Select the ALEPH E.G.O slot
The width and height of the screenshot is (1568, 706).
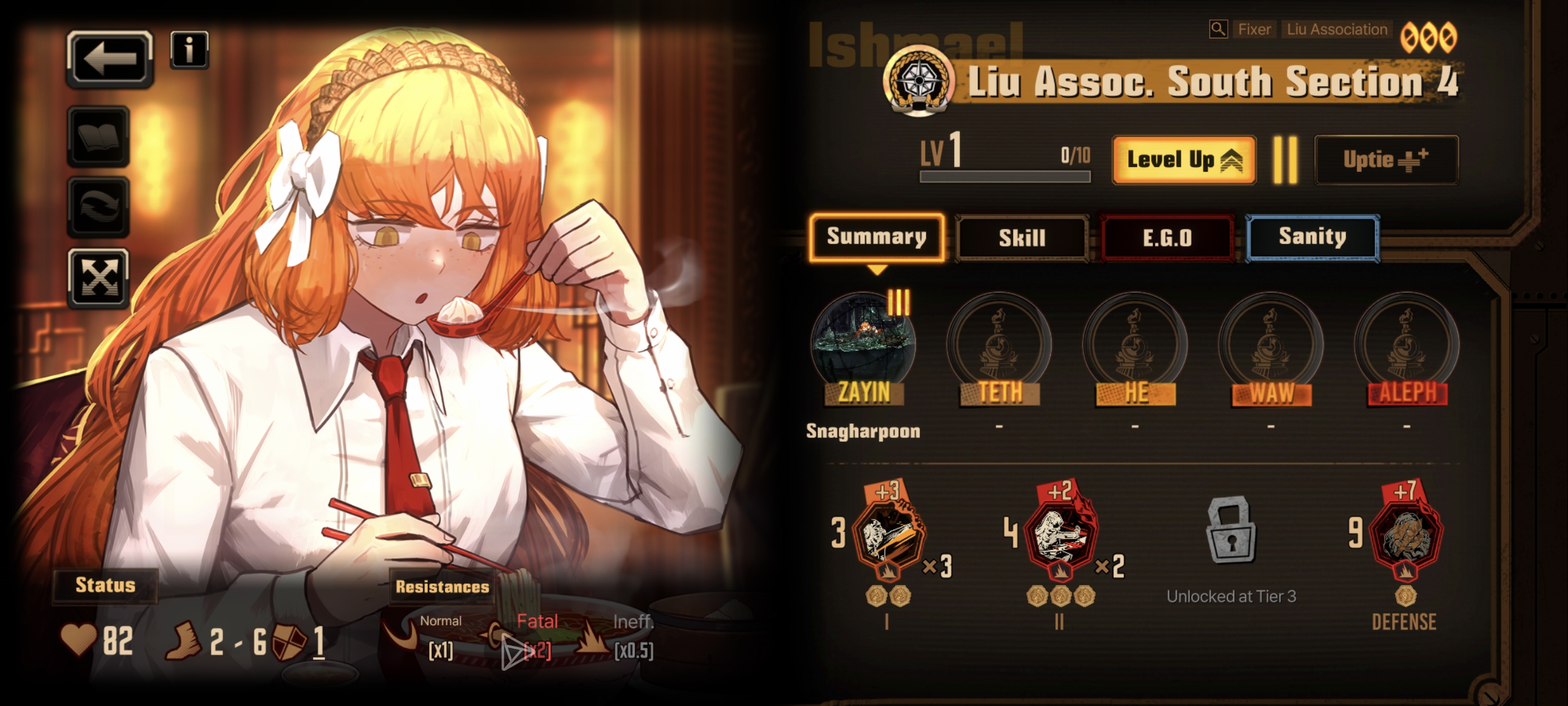1407,344
